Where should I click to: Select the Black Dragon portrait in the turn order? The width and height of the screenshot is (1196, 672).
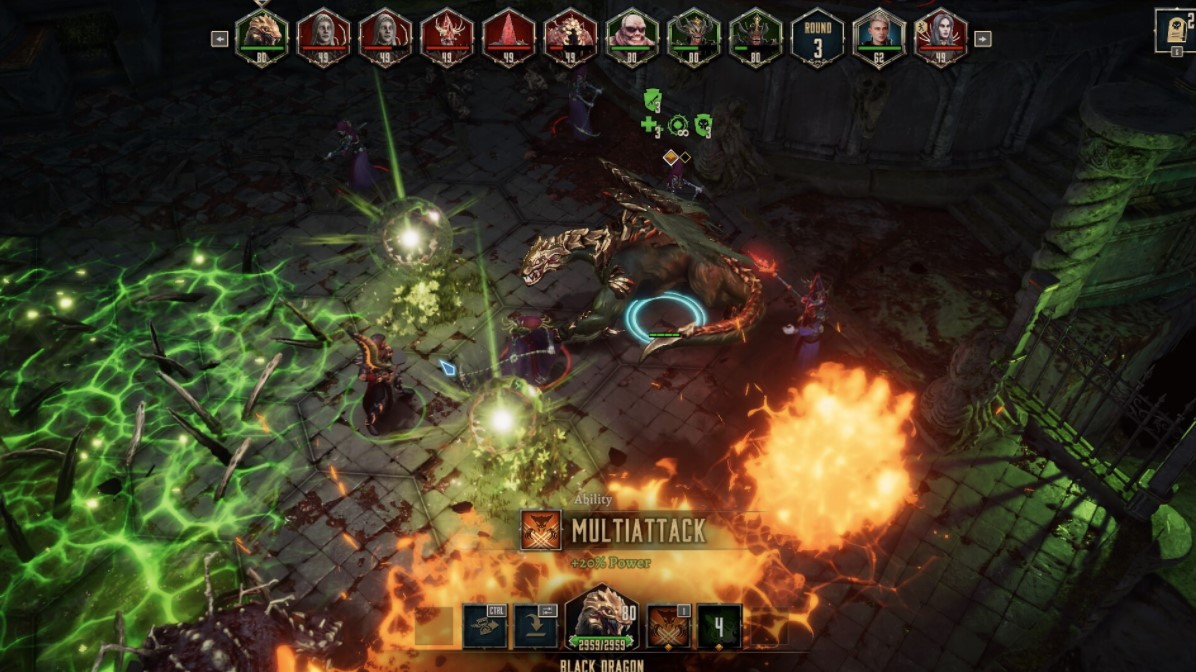[262, 36]
